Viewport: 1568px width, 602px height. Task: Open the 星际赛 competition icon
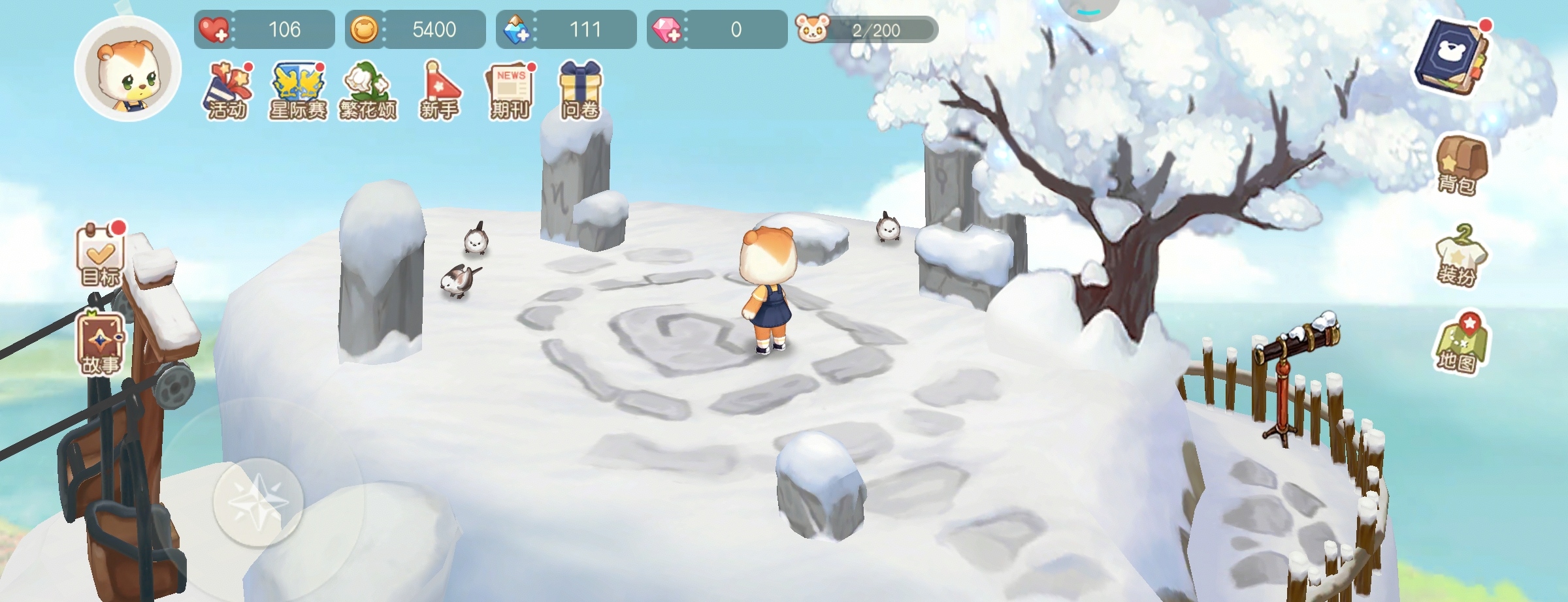298,91
